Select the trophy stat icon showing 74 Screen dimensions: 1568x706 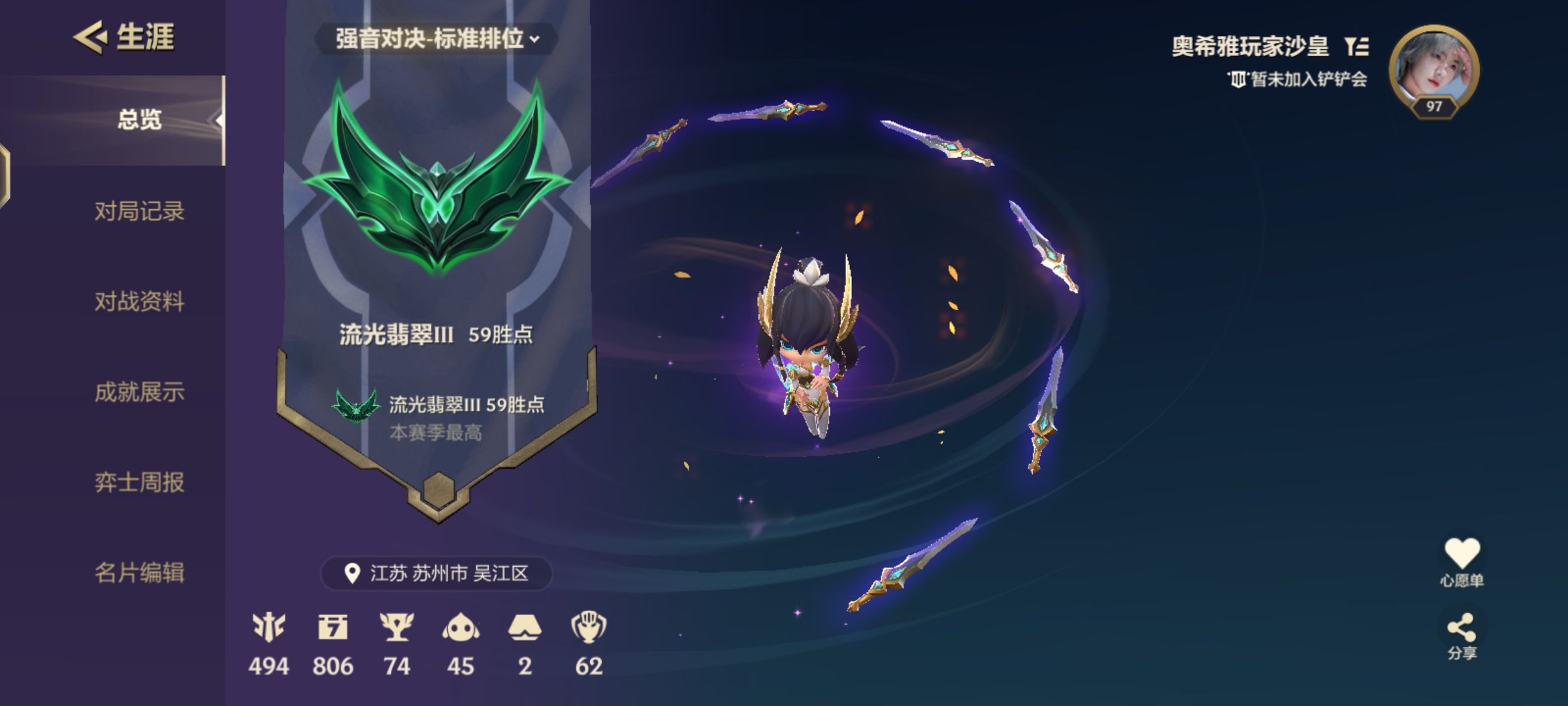click(397, 628)
